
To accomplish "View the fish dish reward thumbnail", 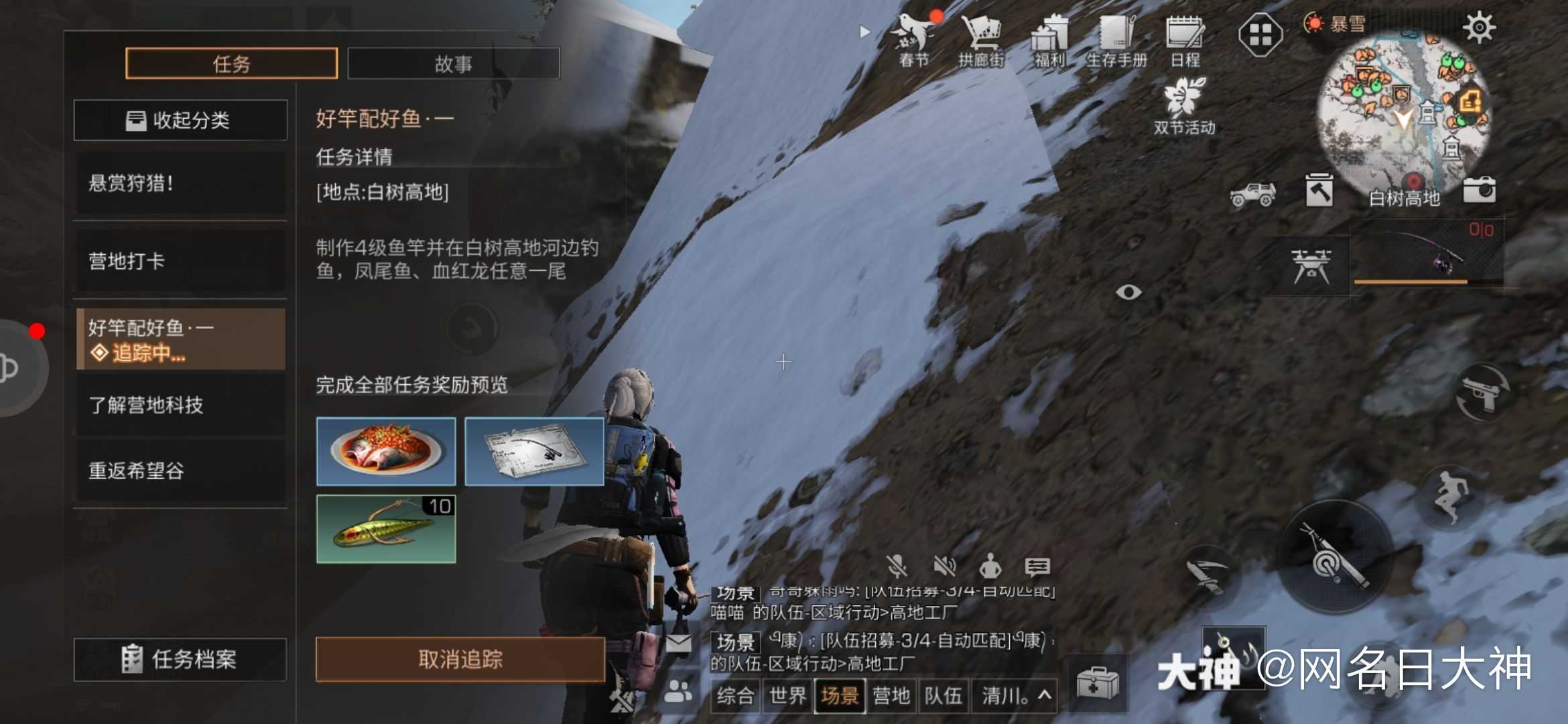I will [385, 450].
